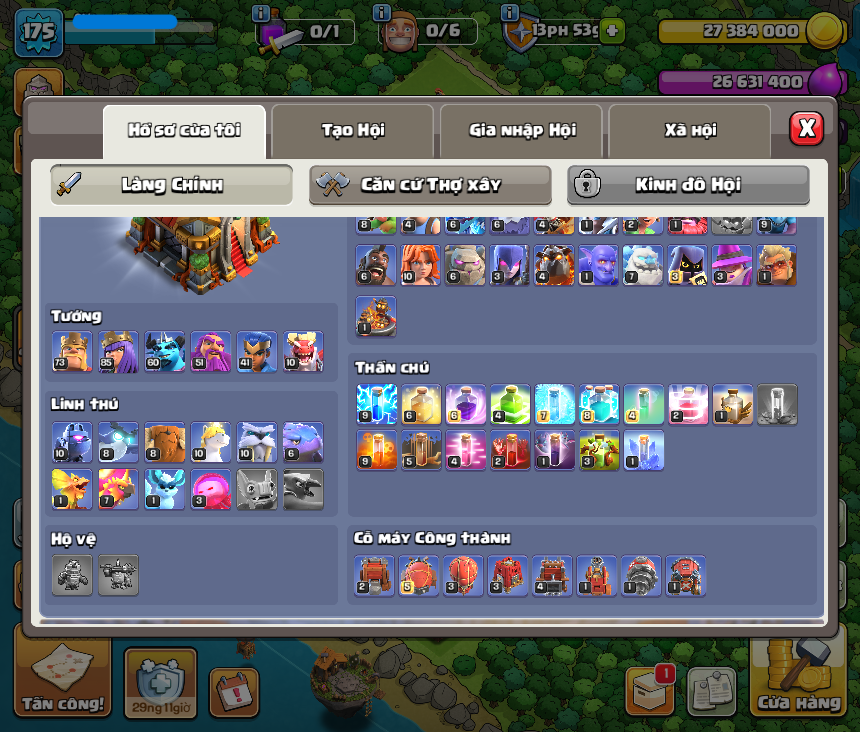This screenshot has width=860, height=732.
Task: Select the Hog Rider troop icon
Action: [376, 265]
